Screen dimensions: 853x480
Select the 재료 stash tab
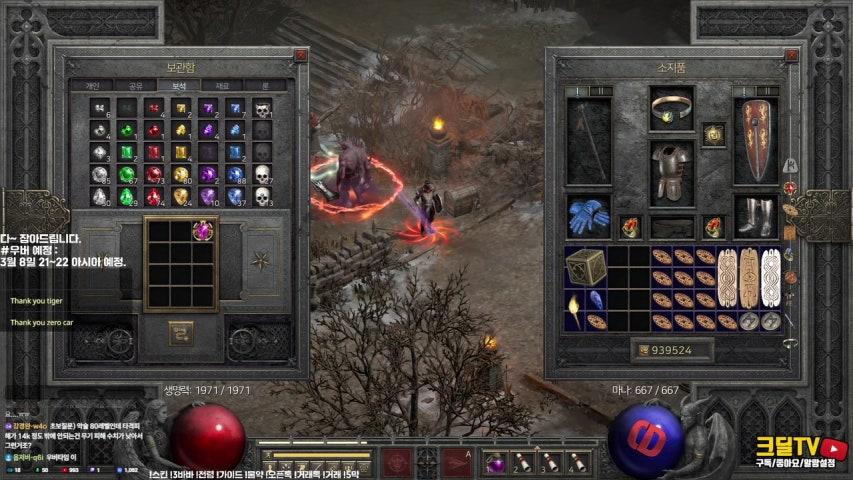tap(222, 86)
